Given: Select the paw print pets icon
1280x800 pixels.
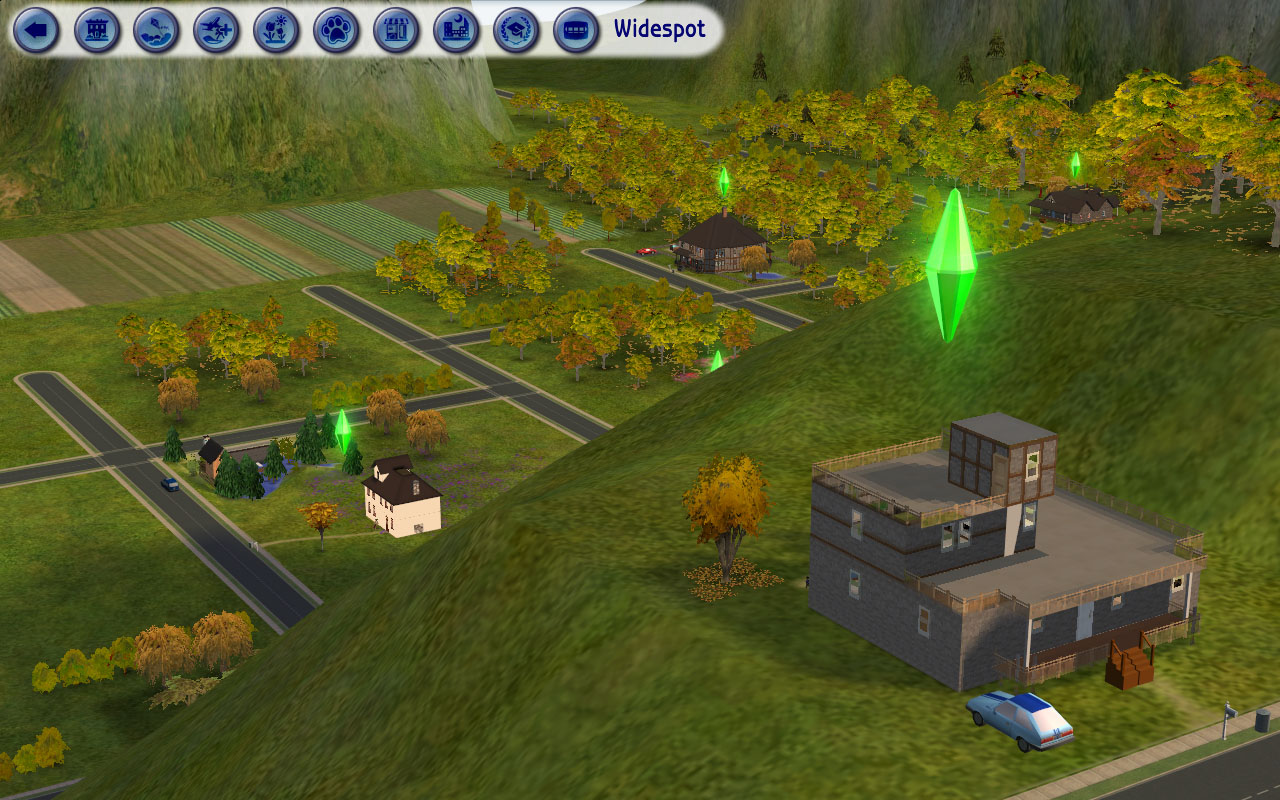Looking at the screenshot, I should 337,30.
